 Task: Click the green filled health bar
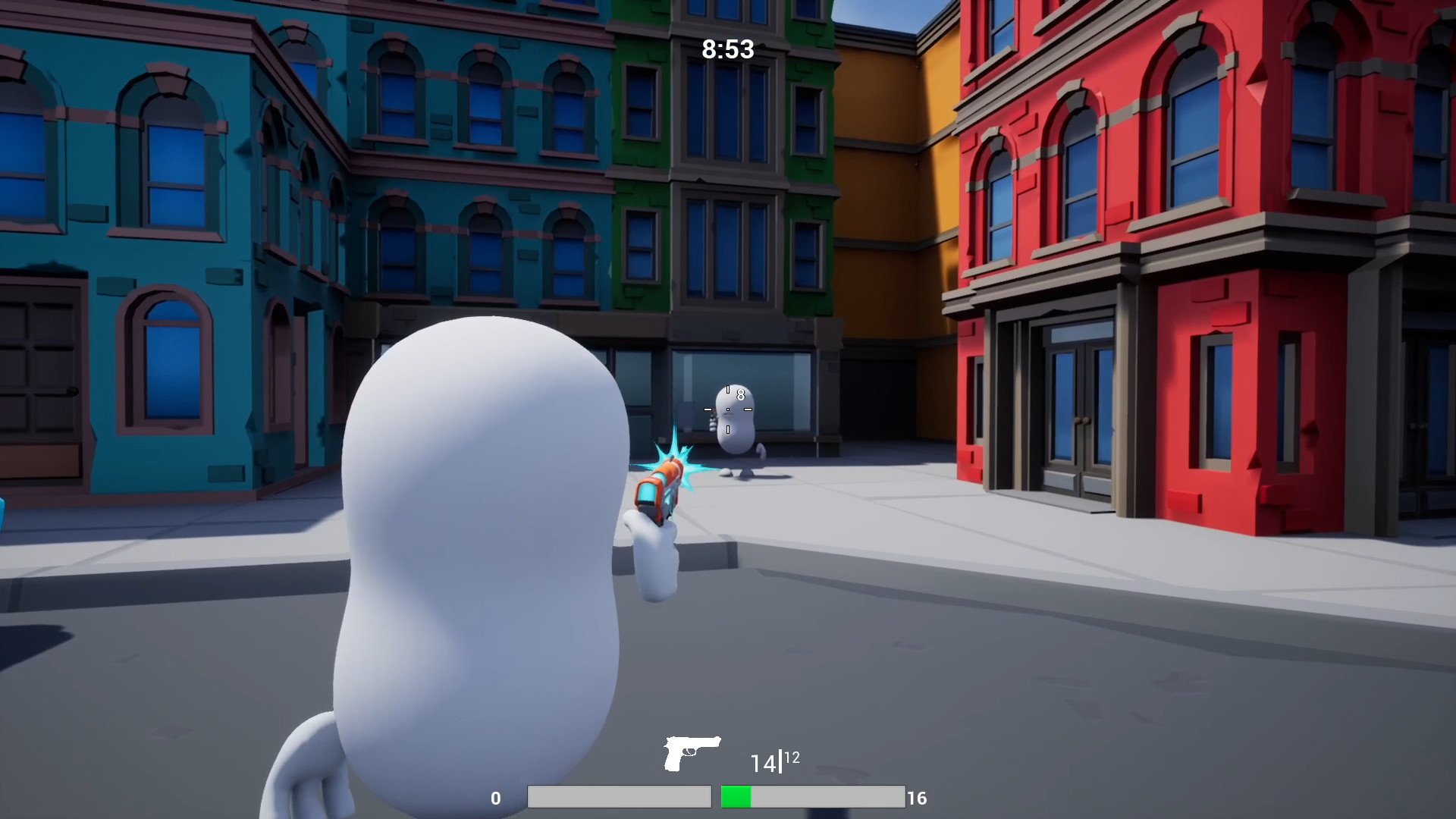(736, 798)
